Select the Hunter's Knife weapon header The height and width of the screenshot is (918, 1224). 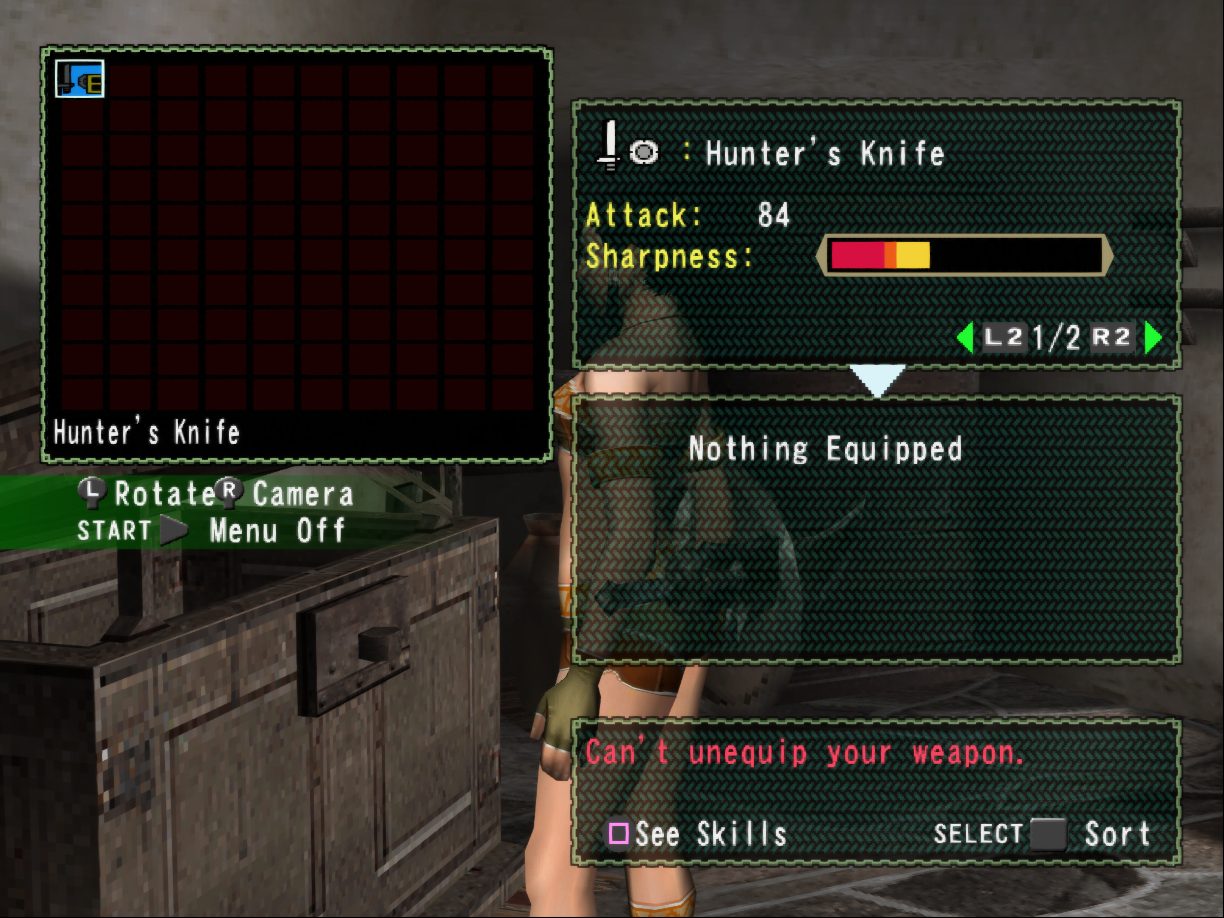pyautogui.click(x=824, y=153)
